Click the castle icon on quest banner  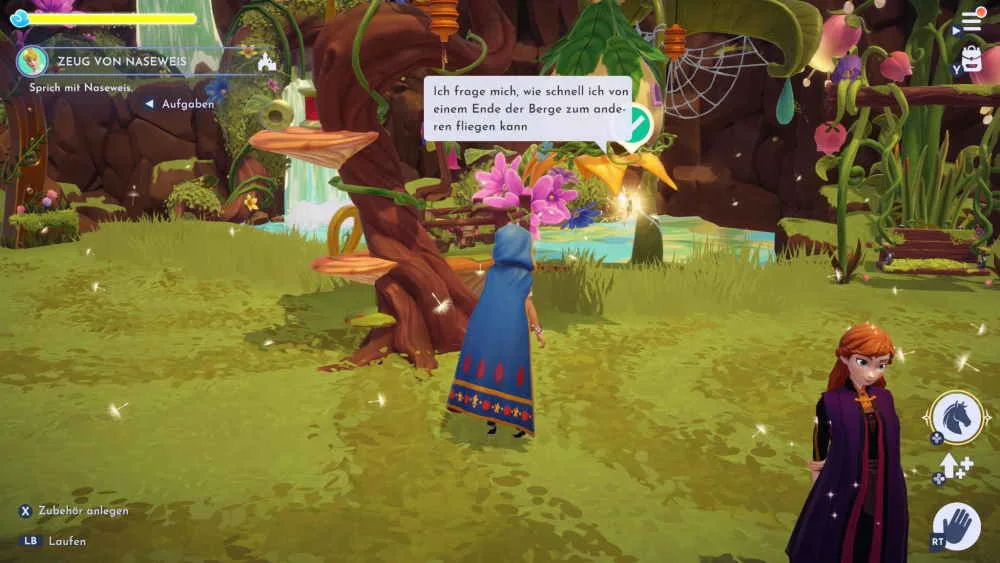tap(266, 62)
